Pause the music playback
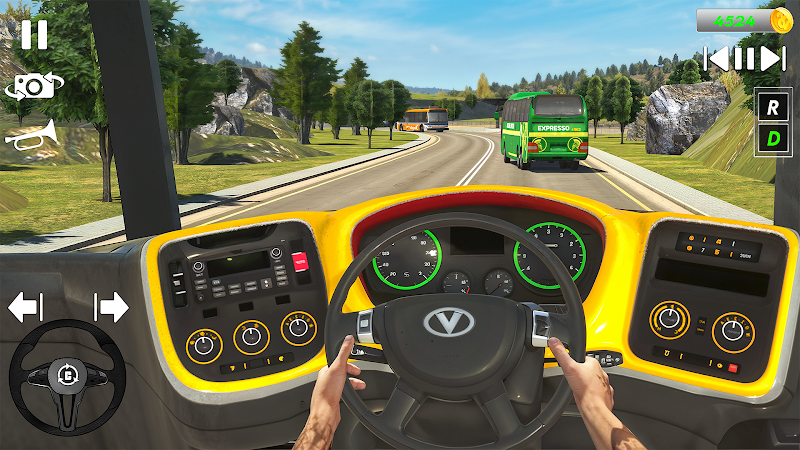 [744, 58]
